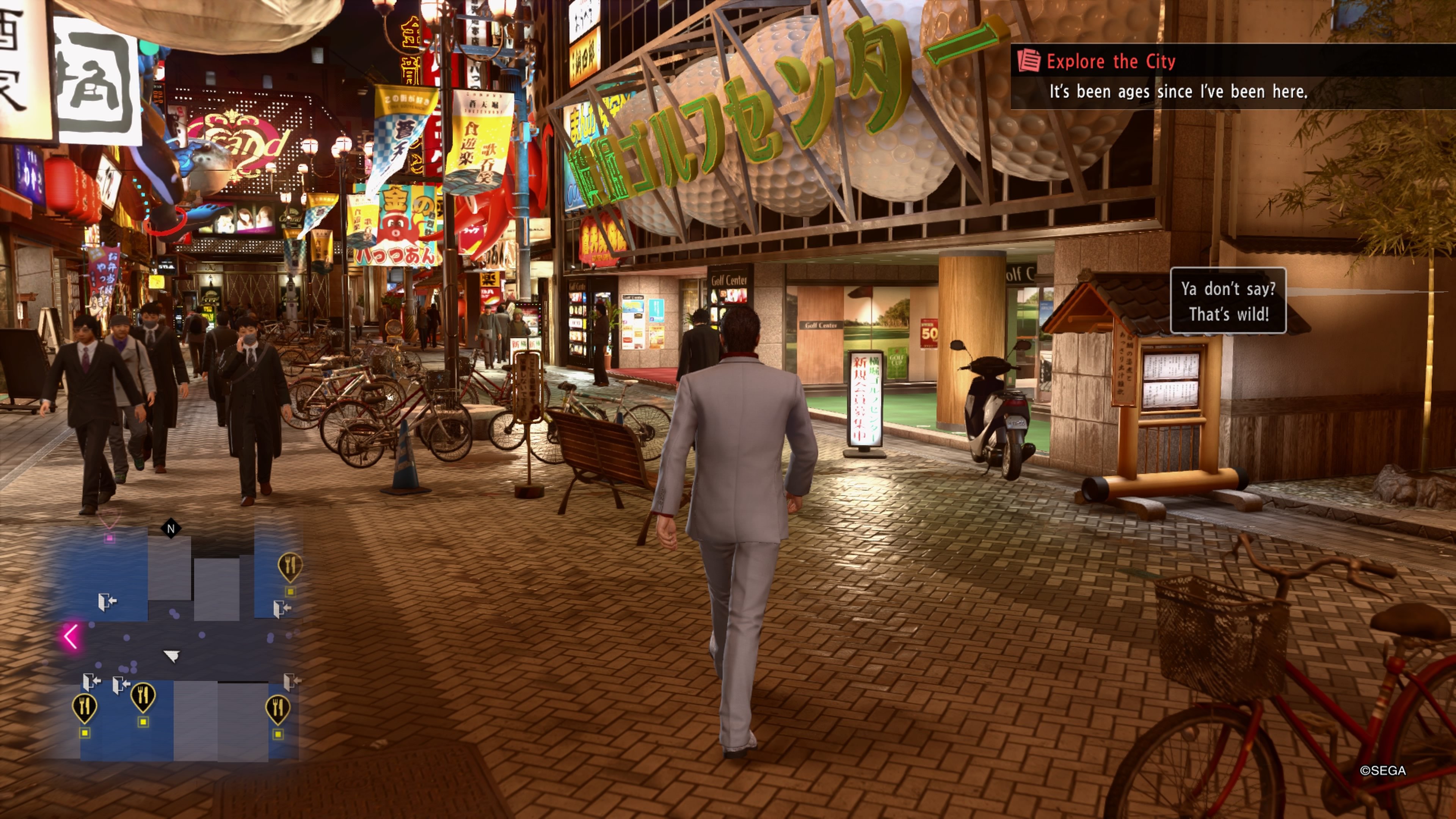
Task: Click the fork-and-knife pin at minimap bottom-left
Action: [x=85, y=706]
